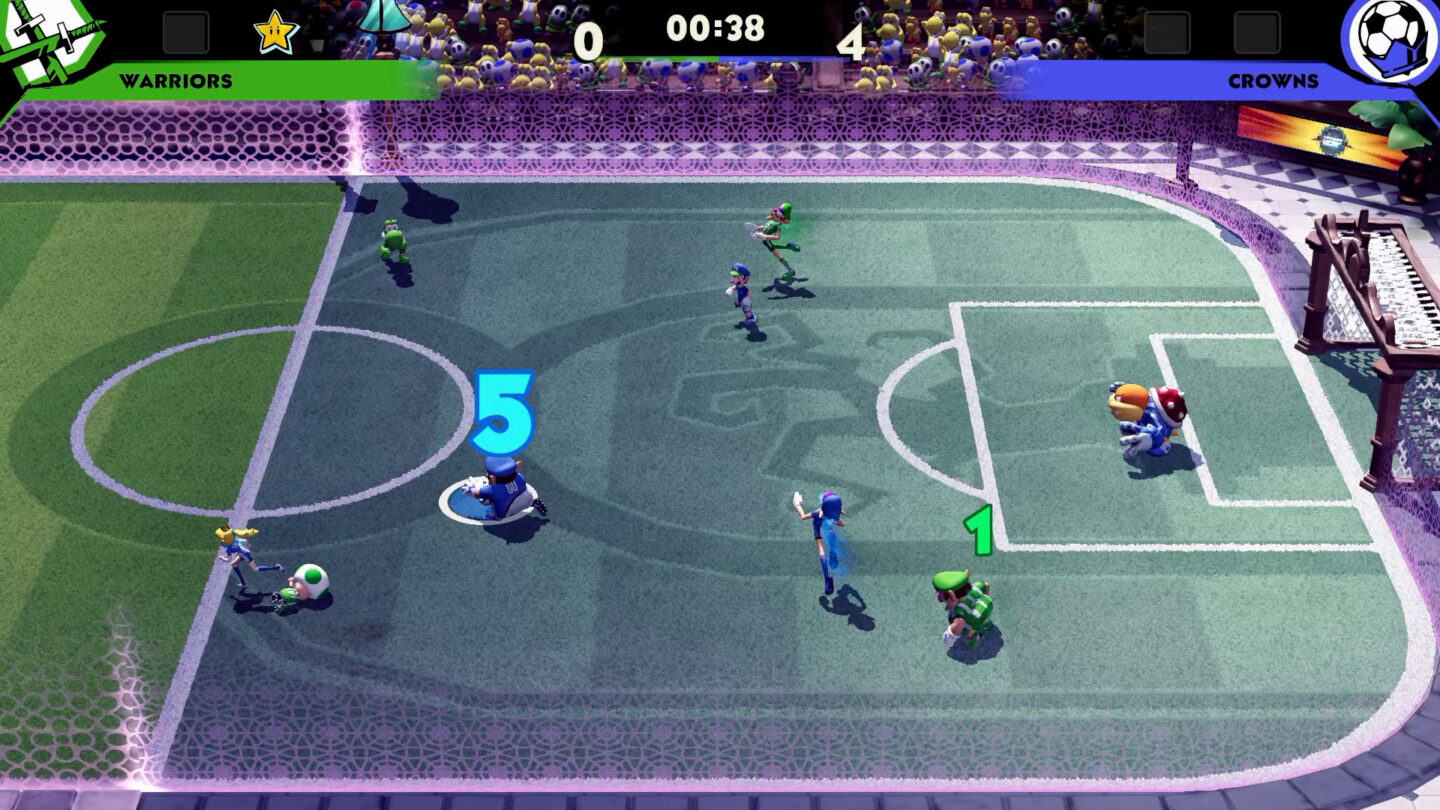1440x810 pixels.
Task: Click the Crowns soccer ball emblem
Action: (1390, 40)
